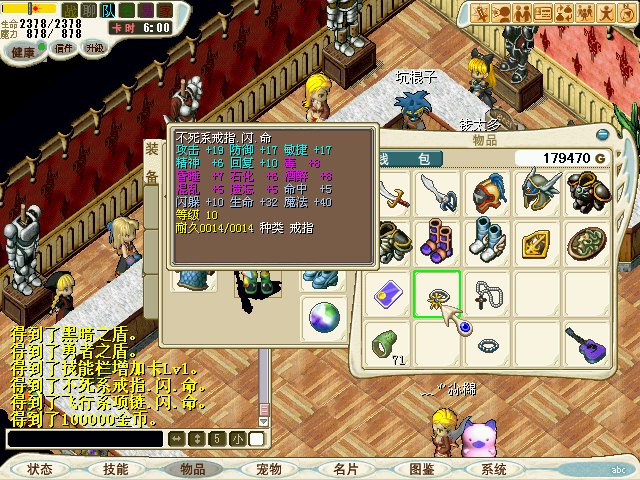Select the purple card item slot
The width and height of the screenshot is (640, 480).
(x=387, y=294)
